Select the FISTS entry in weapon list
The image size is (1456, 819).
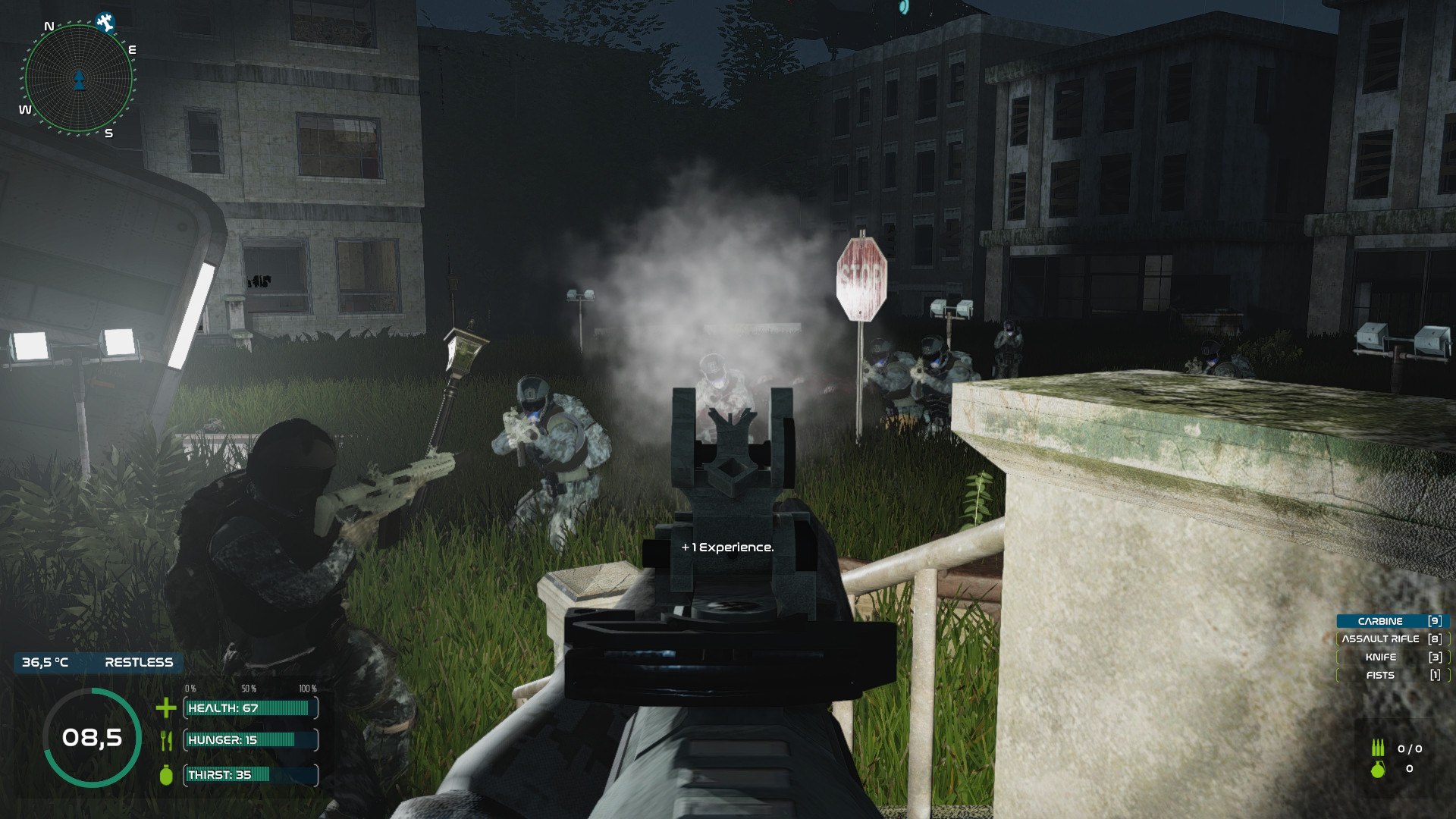(1391, 675)
